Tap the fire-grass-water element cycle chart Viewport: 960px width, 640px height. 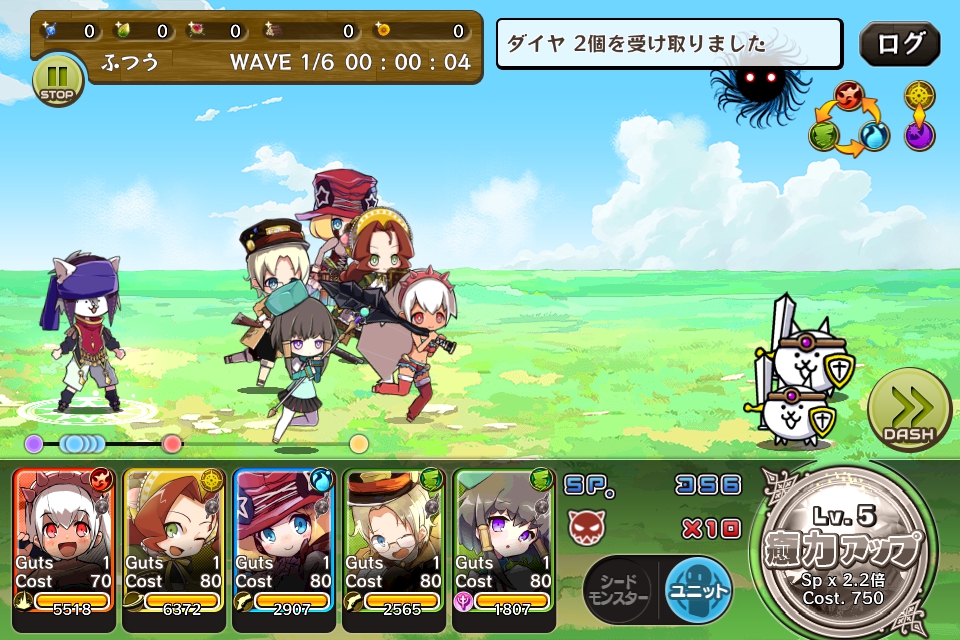[849, 119]
